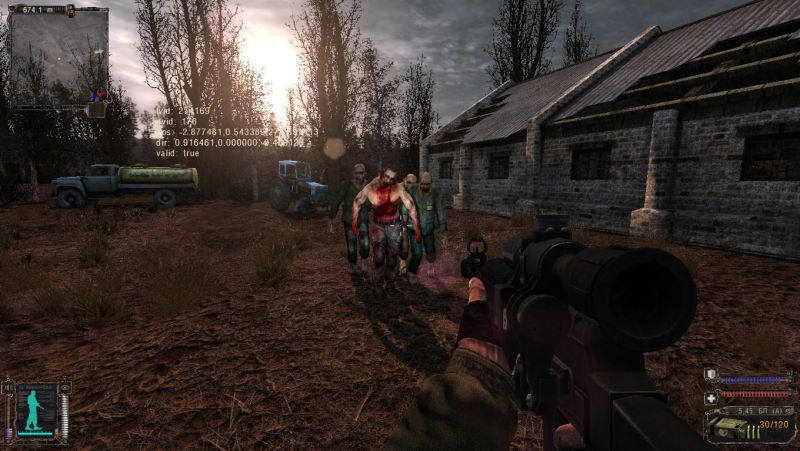800x451 pixels.
Task: Select the noise level speaker icon
Action: click(x=8, y=386)
